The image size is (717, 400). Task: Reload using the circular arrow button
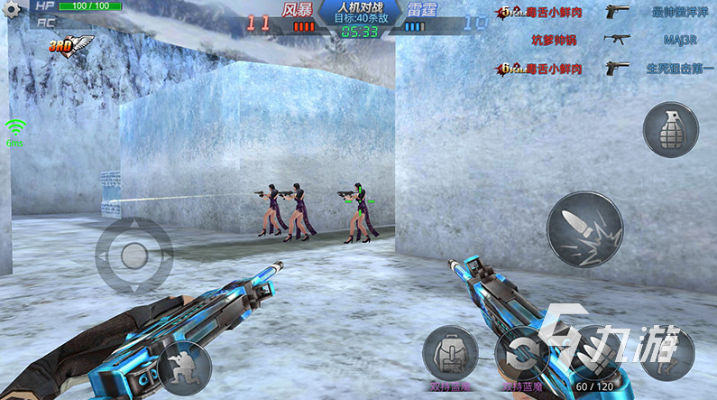[522, 355]
